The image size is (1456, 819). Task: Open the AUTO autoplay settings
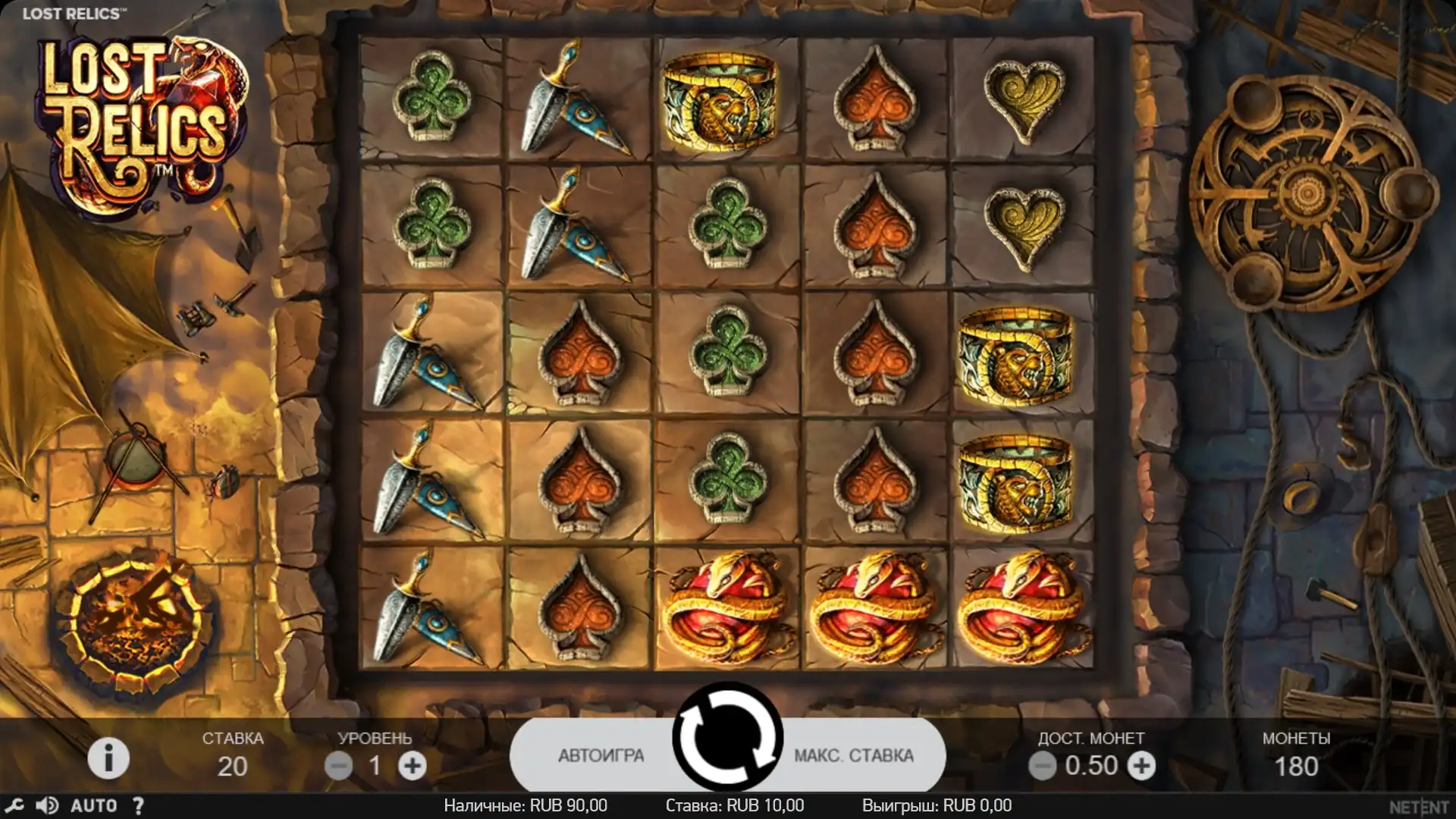point(94,805)
